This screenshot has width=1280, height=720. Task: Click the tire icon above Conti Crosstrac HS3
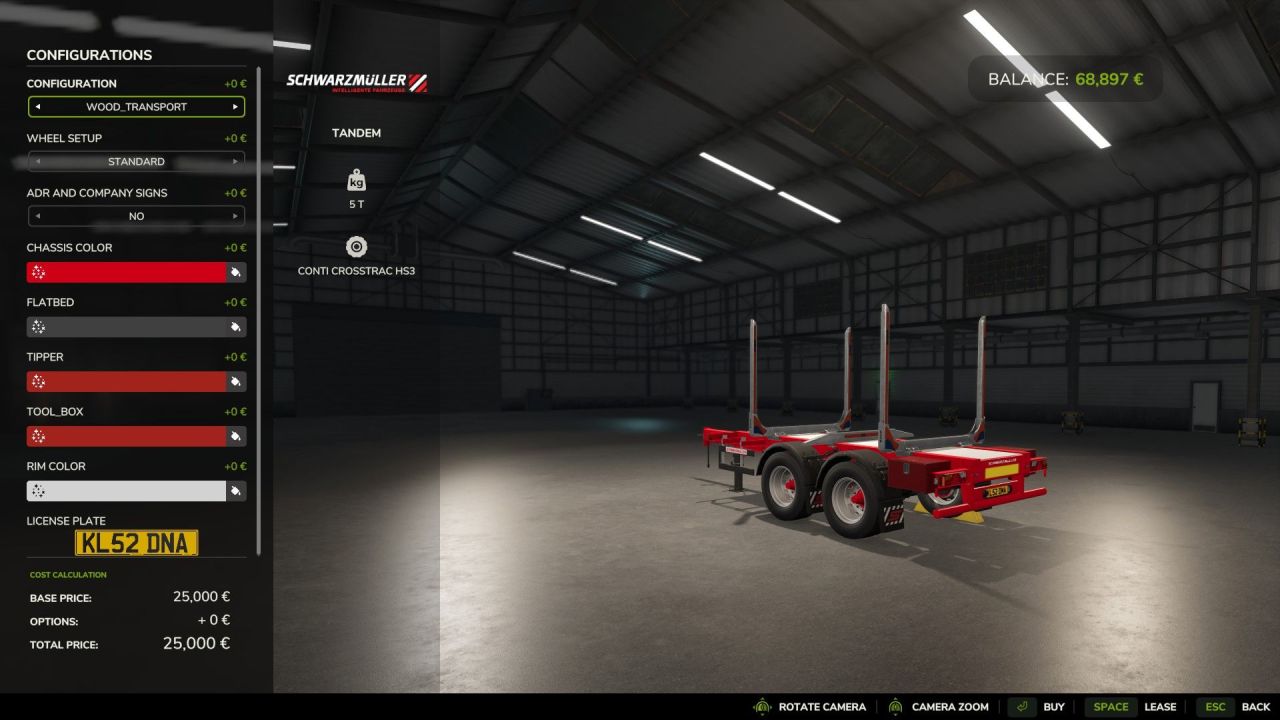pyautogui.click(x=356, y=246)
